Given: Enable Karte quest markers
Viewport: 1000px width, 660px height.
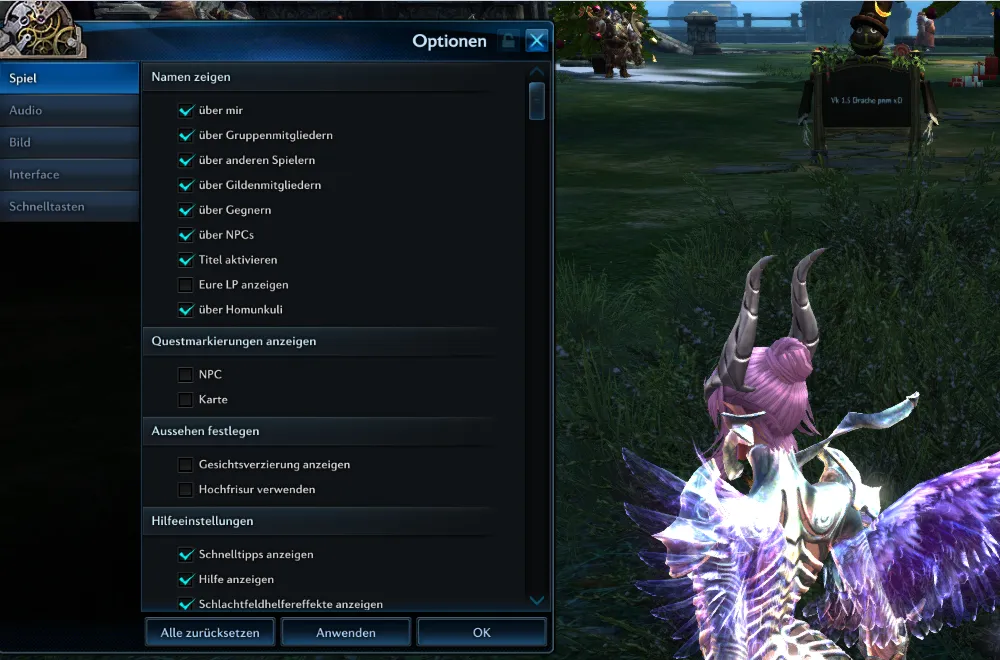Looking at the screenshot, I should point(185,400).
